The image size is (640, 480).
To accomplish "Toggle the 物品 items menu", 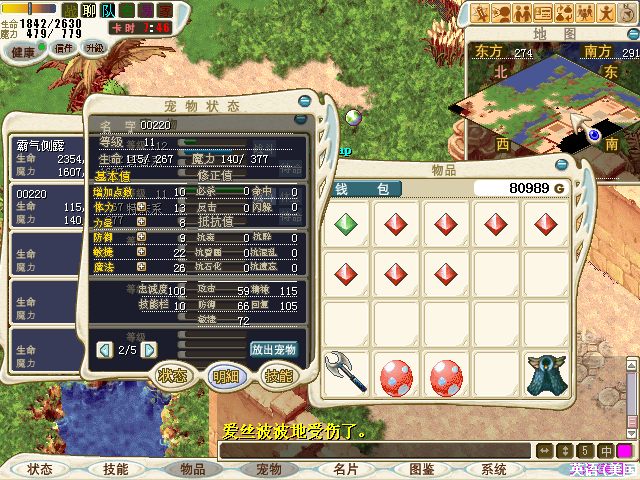I will [192, 468].
